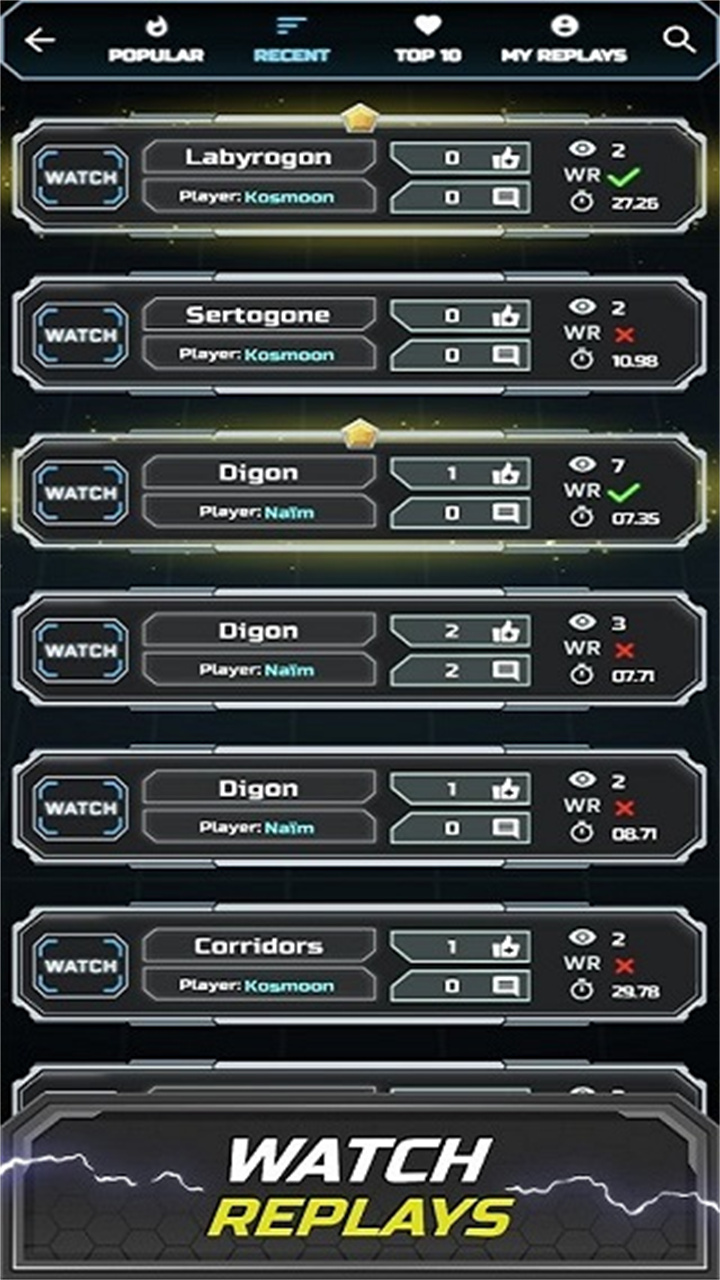This screenshot has width=720, height=1280.
Task: Select the Kosmoon player name on Labyrogon
Action: [x=289, y=198]
